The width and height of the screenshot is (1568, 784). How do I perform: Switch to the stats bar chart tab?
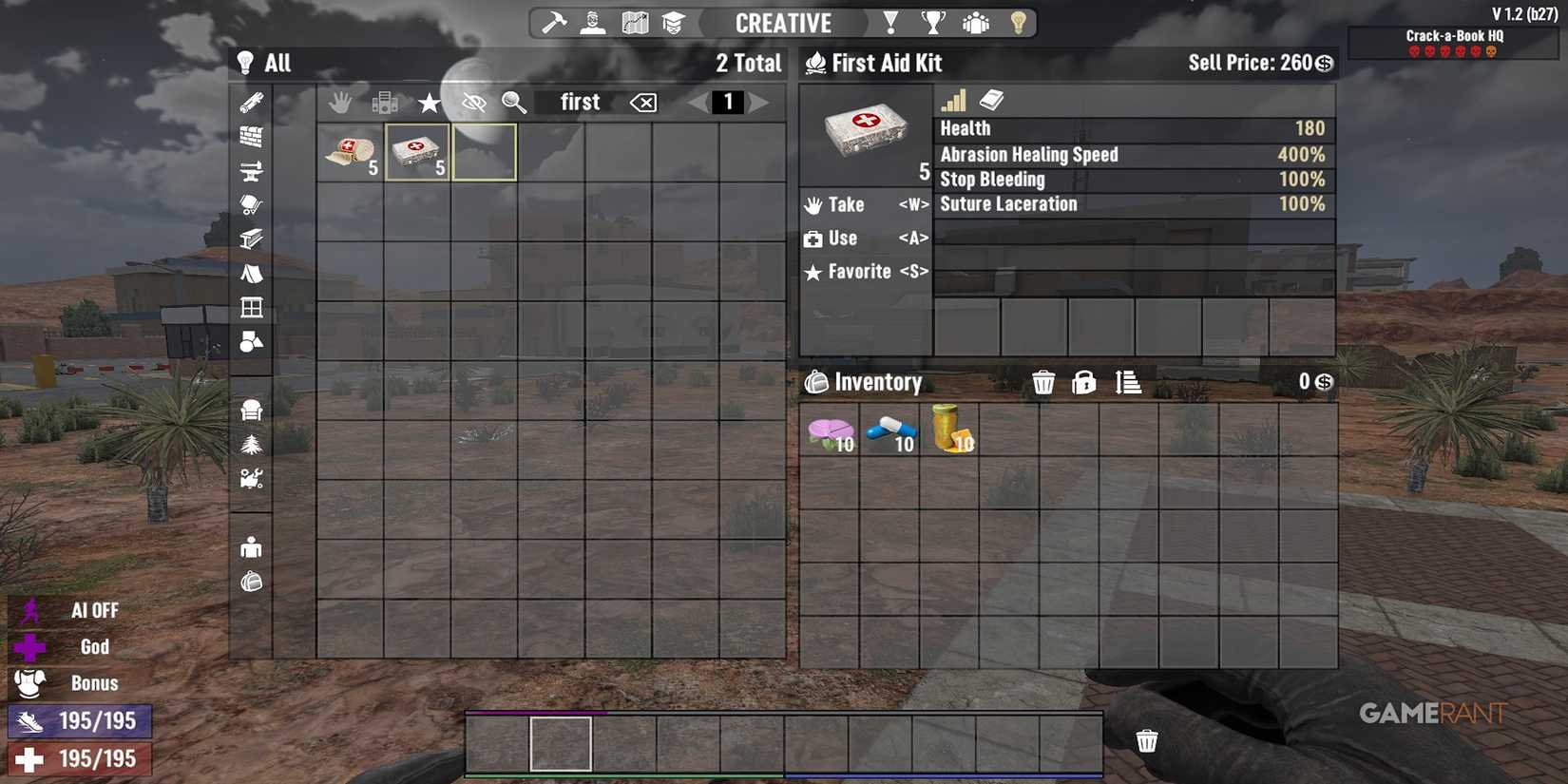(x=951, y=100)
